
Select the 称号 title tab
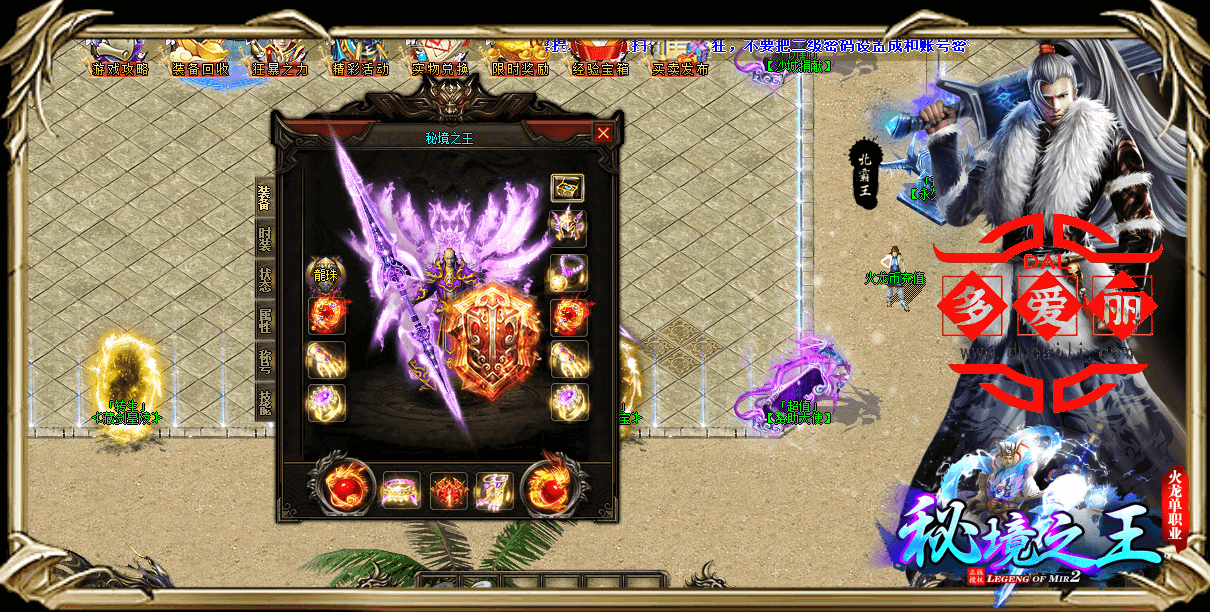point(264,361)
